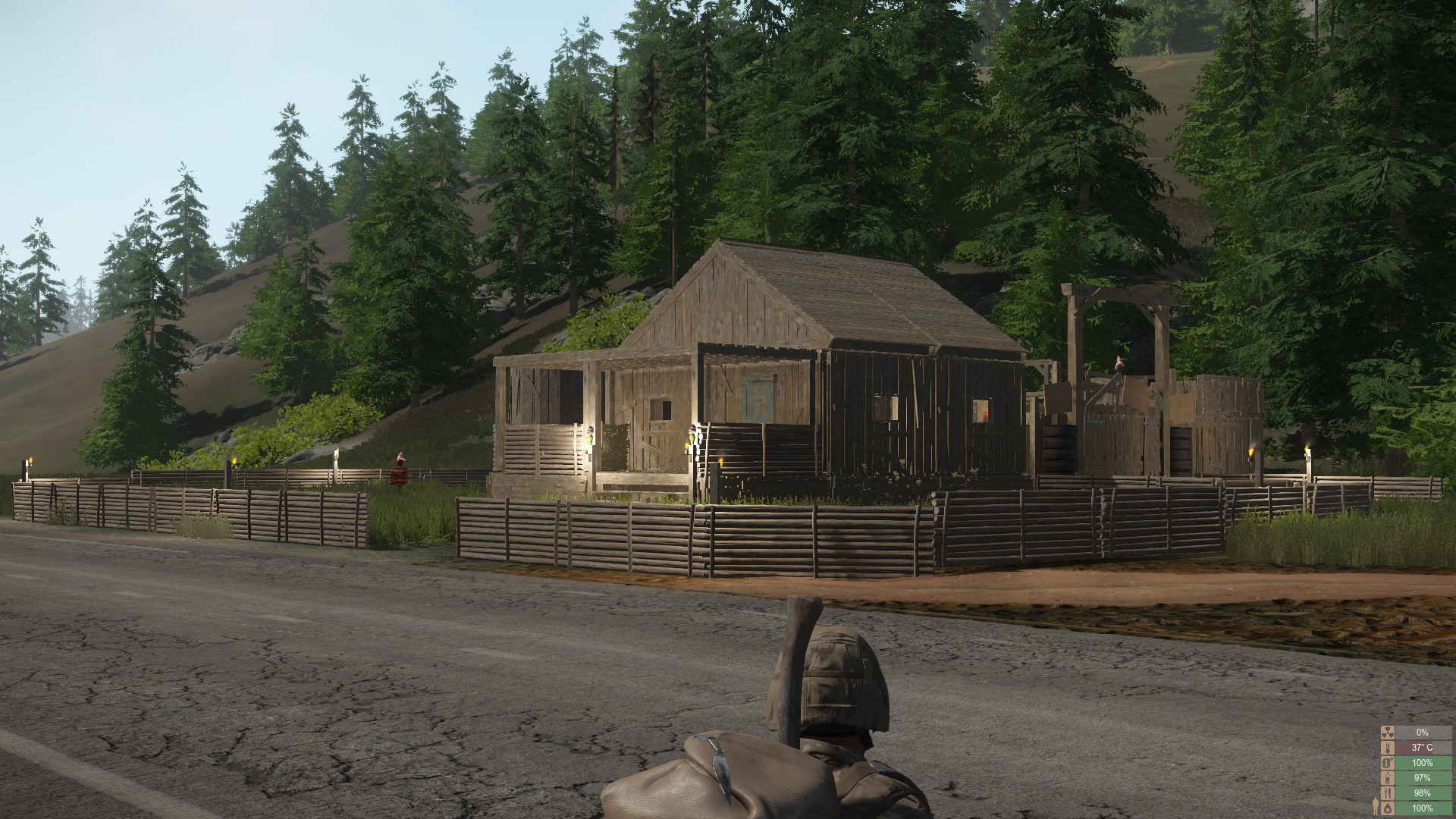Select the fork-and-knife nutrition icon
Image resolution: width=1456 pixels, height=819 pixels.
pos(1388,792)
